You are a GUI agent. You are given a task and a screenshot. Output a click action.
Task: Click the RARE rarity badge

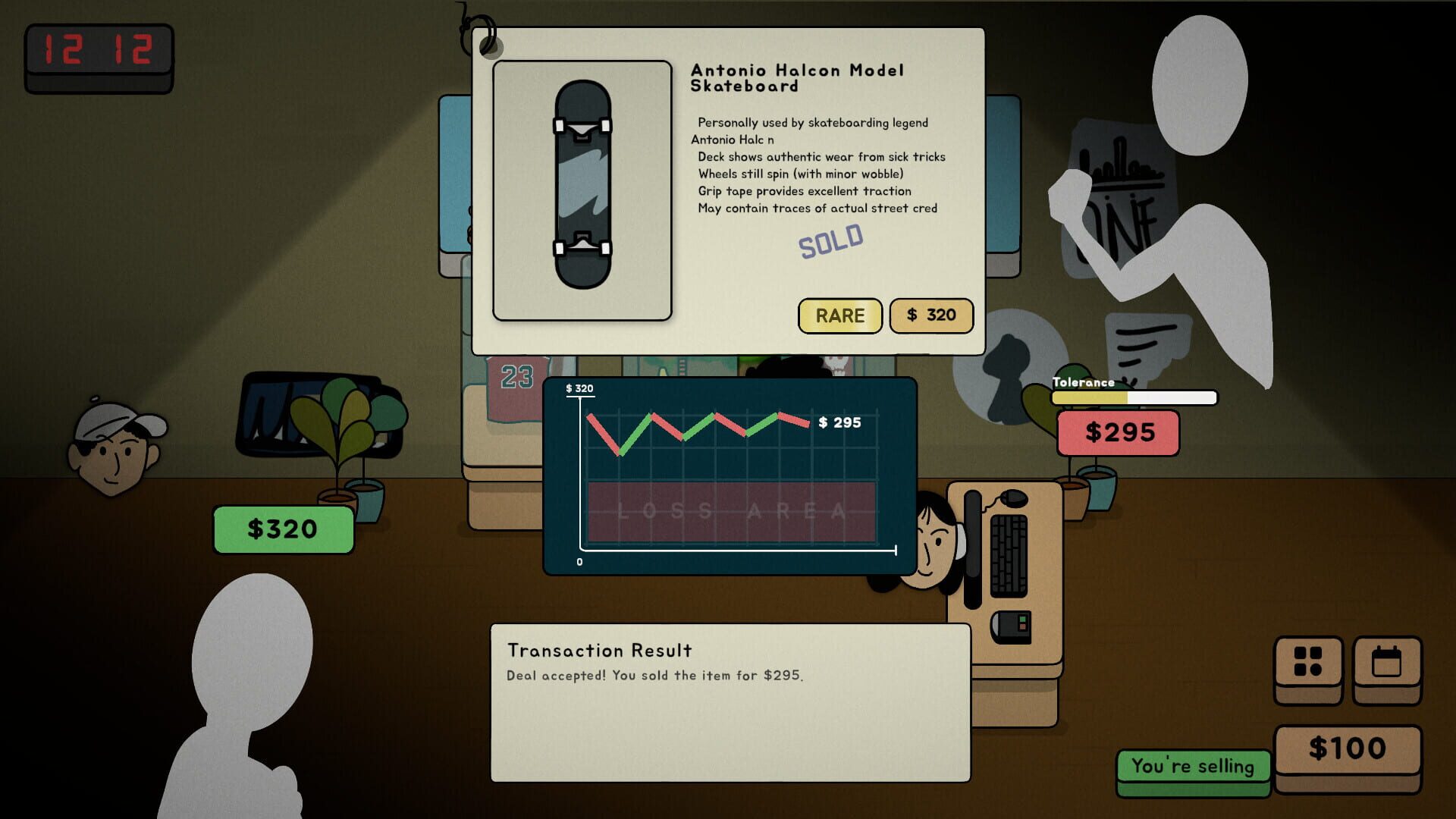(839, 316)
